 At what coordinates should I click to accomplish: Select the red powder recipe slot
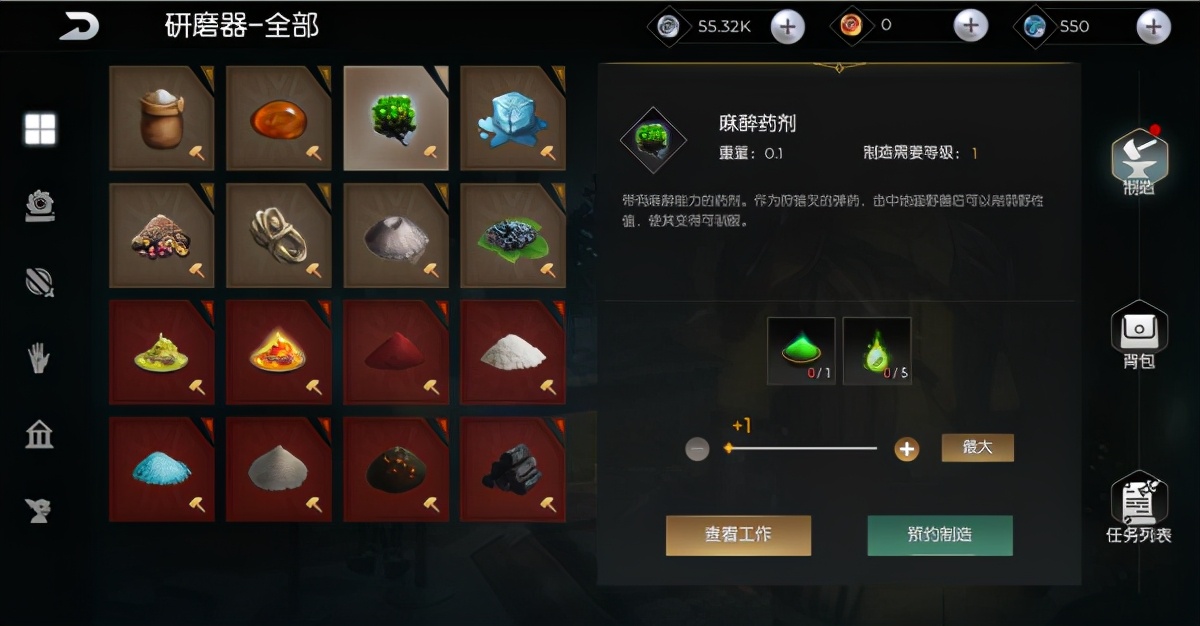pyautogui.click(x=395, y=352)
